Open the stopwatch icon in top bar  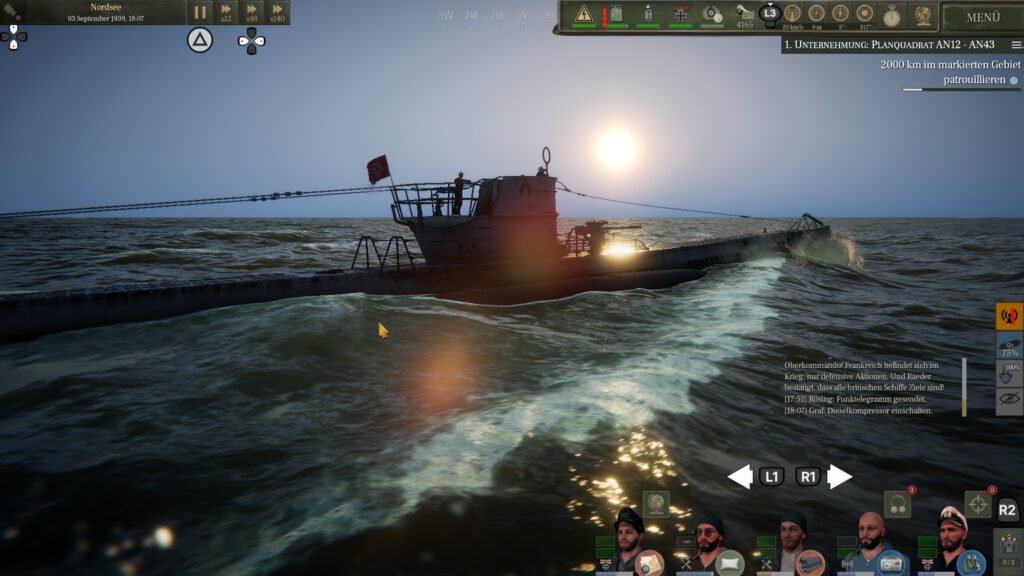pos(891,15)
